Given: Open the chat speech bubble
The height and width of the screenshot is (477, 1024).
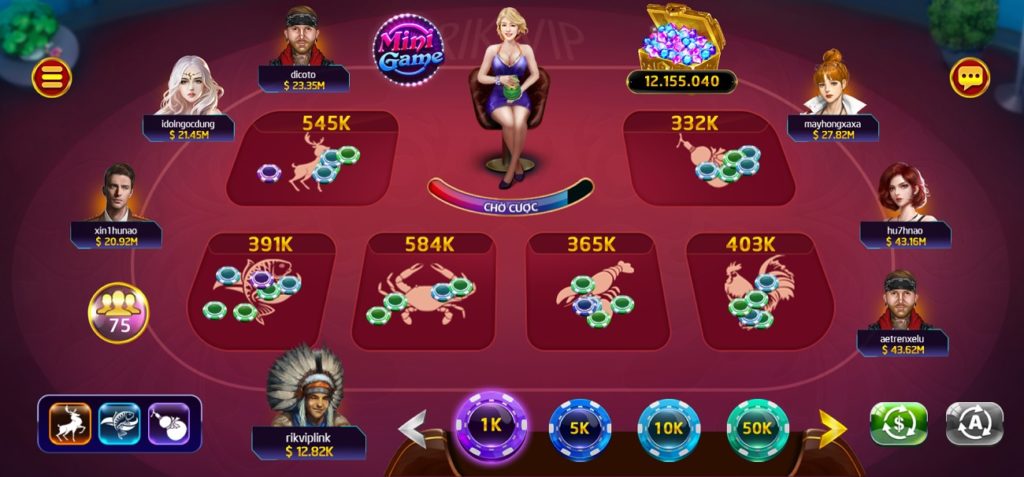Looking at the screenshot, I should [x=969, y=77].
